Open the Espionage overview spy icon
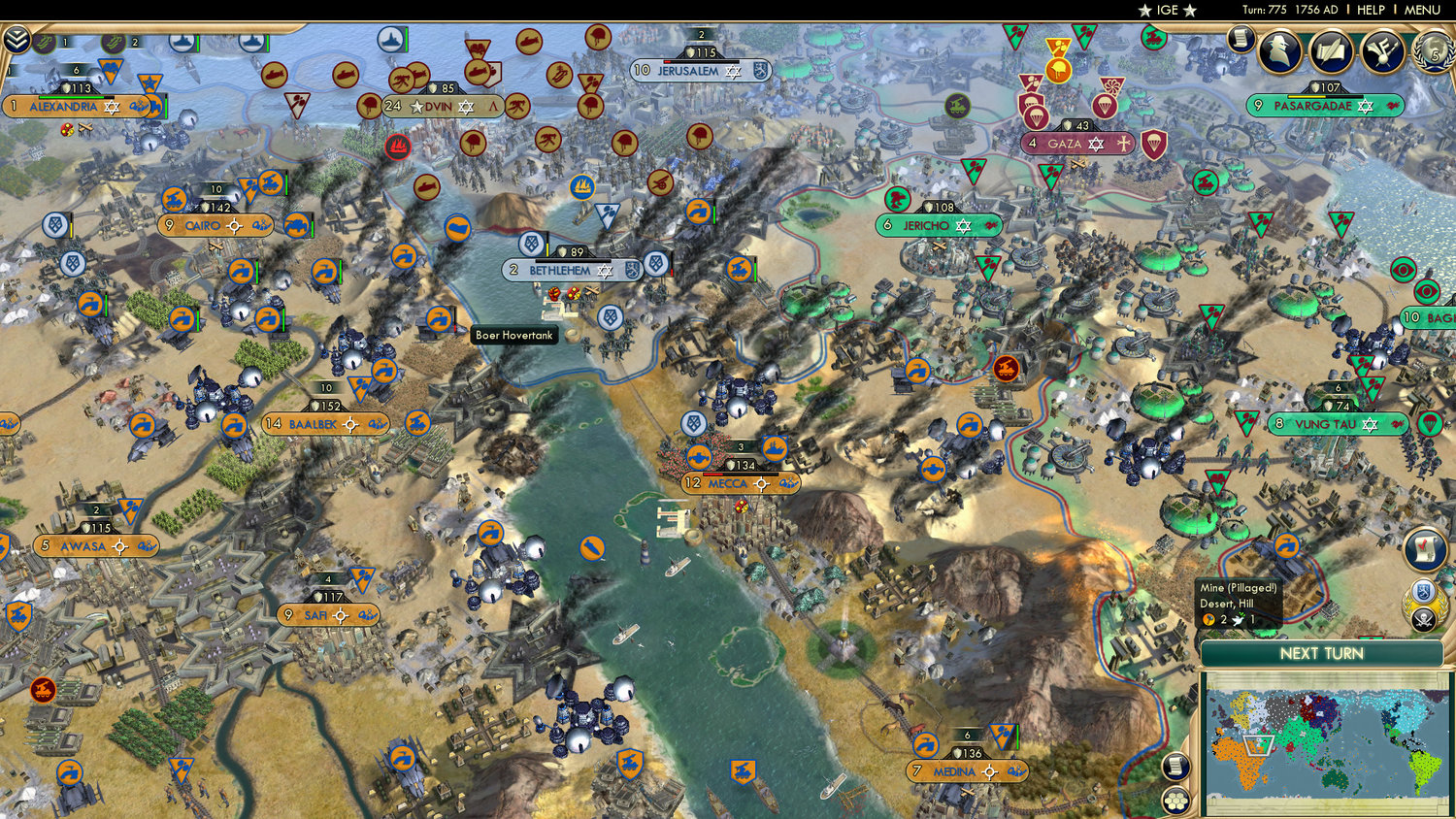The width and height of the screenshot is (1456, 819). 1279,49
